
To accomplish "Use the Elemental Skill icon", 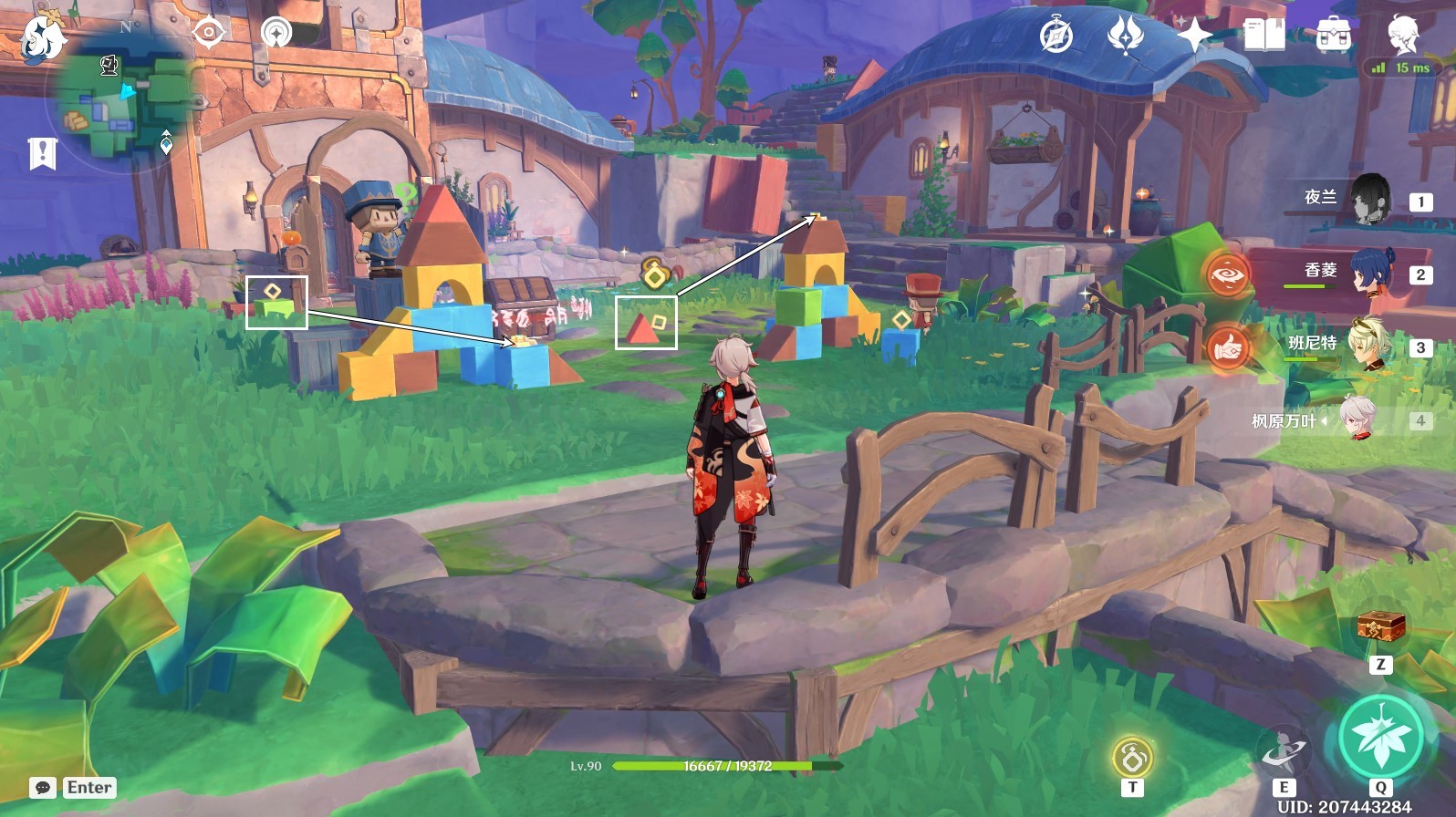I will pos(1284,752).
